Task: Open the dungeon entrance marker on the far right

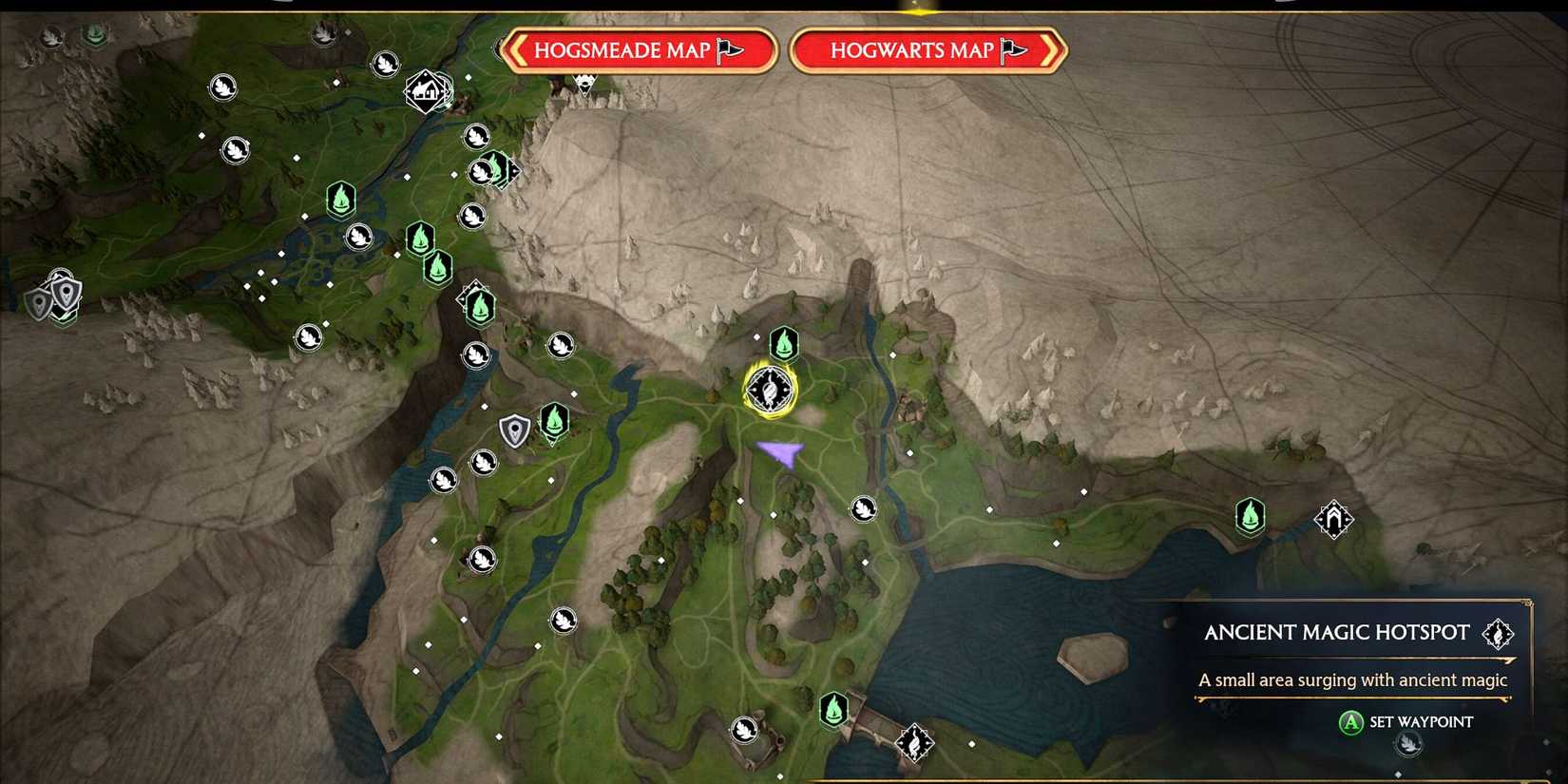Action: coord(1332,518)
